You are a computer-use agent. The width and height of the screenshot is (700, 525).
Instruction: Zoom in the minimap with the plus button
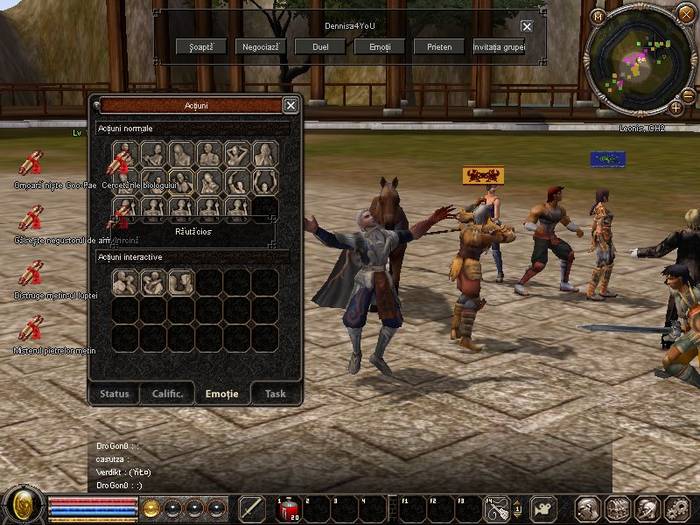tap(677, 107)
